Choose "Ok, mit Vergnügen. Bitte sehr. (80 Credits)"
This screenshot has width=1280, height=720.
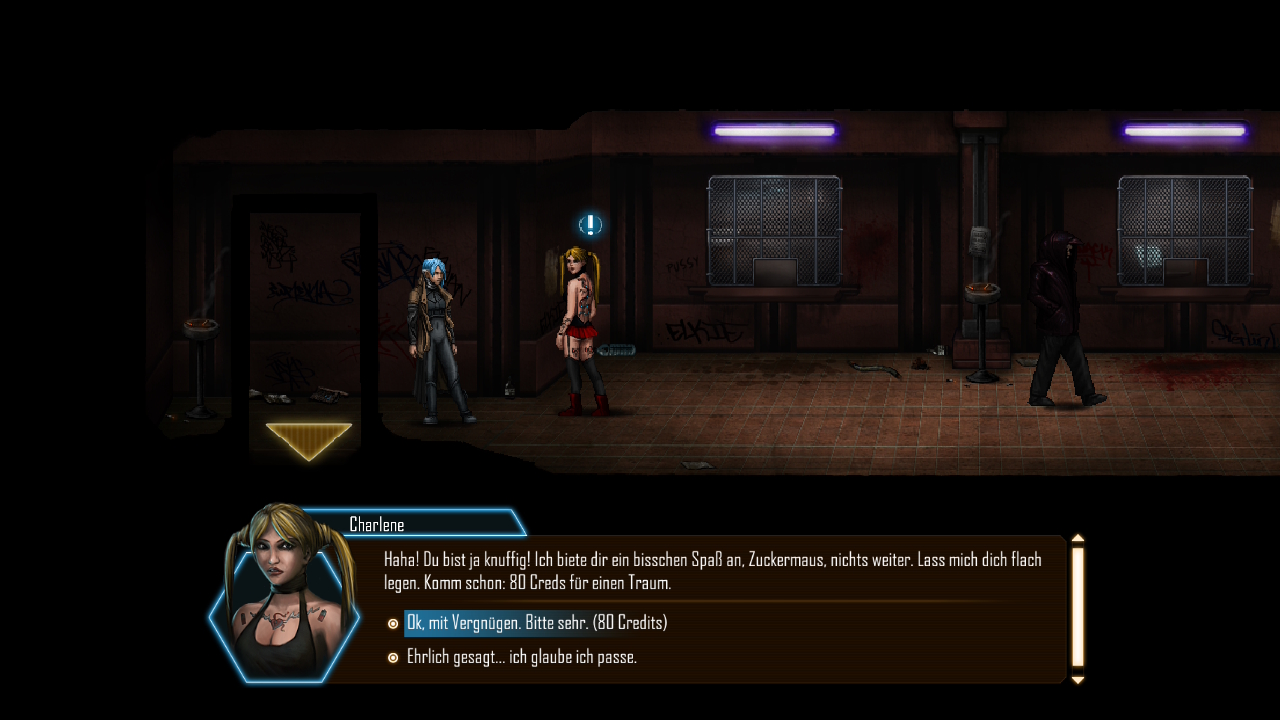pos(536,623)
